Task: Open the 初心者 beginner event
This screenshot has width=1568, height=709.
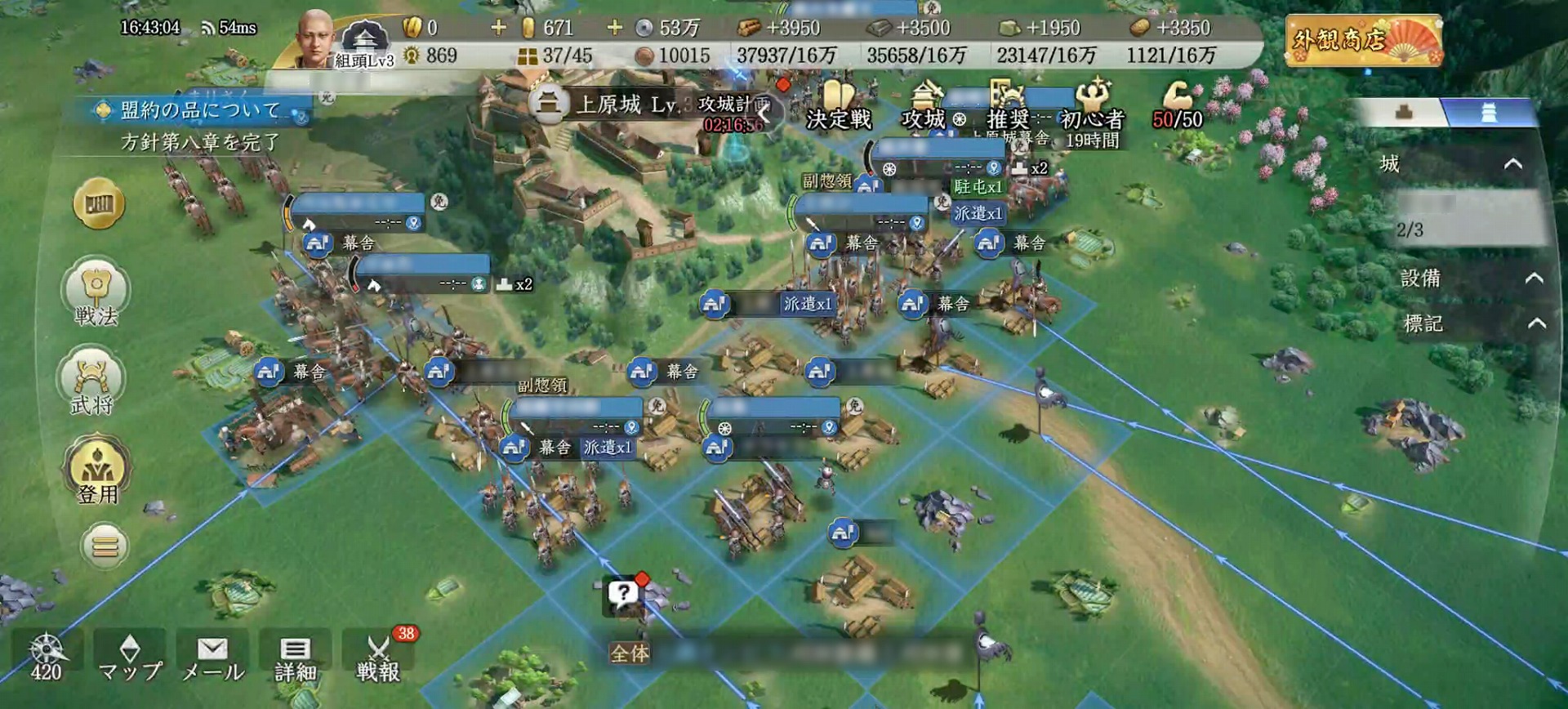Action: click(1093, 108)
